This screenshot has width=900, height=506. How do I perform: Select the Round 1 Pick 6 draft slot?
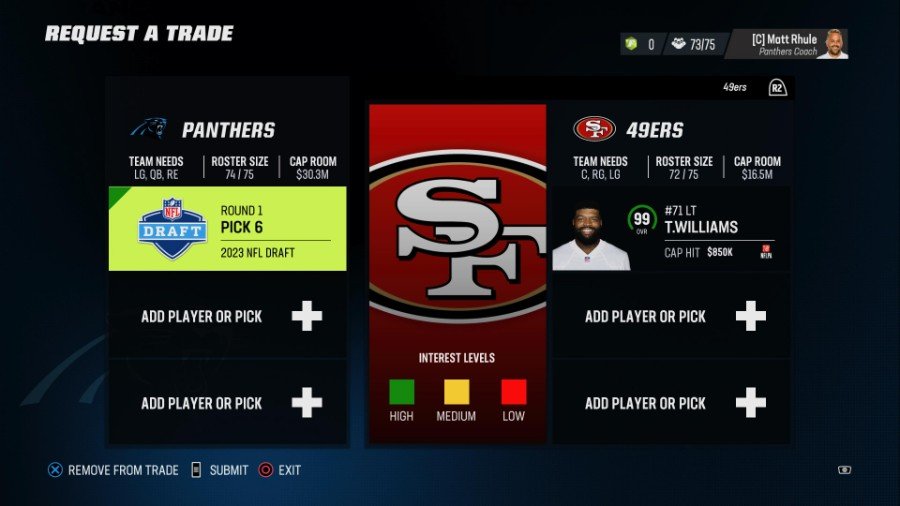[x=228, y=228]
